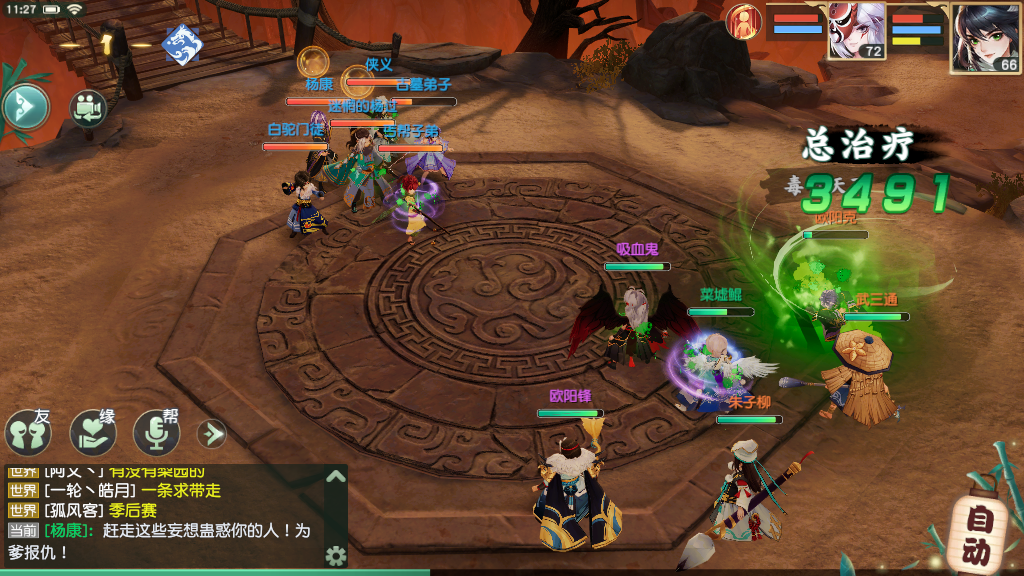1024x576 pixels.
Task: Click the red round figure icon
Action: (743, 19)
